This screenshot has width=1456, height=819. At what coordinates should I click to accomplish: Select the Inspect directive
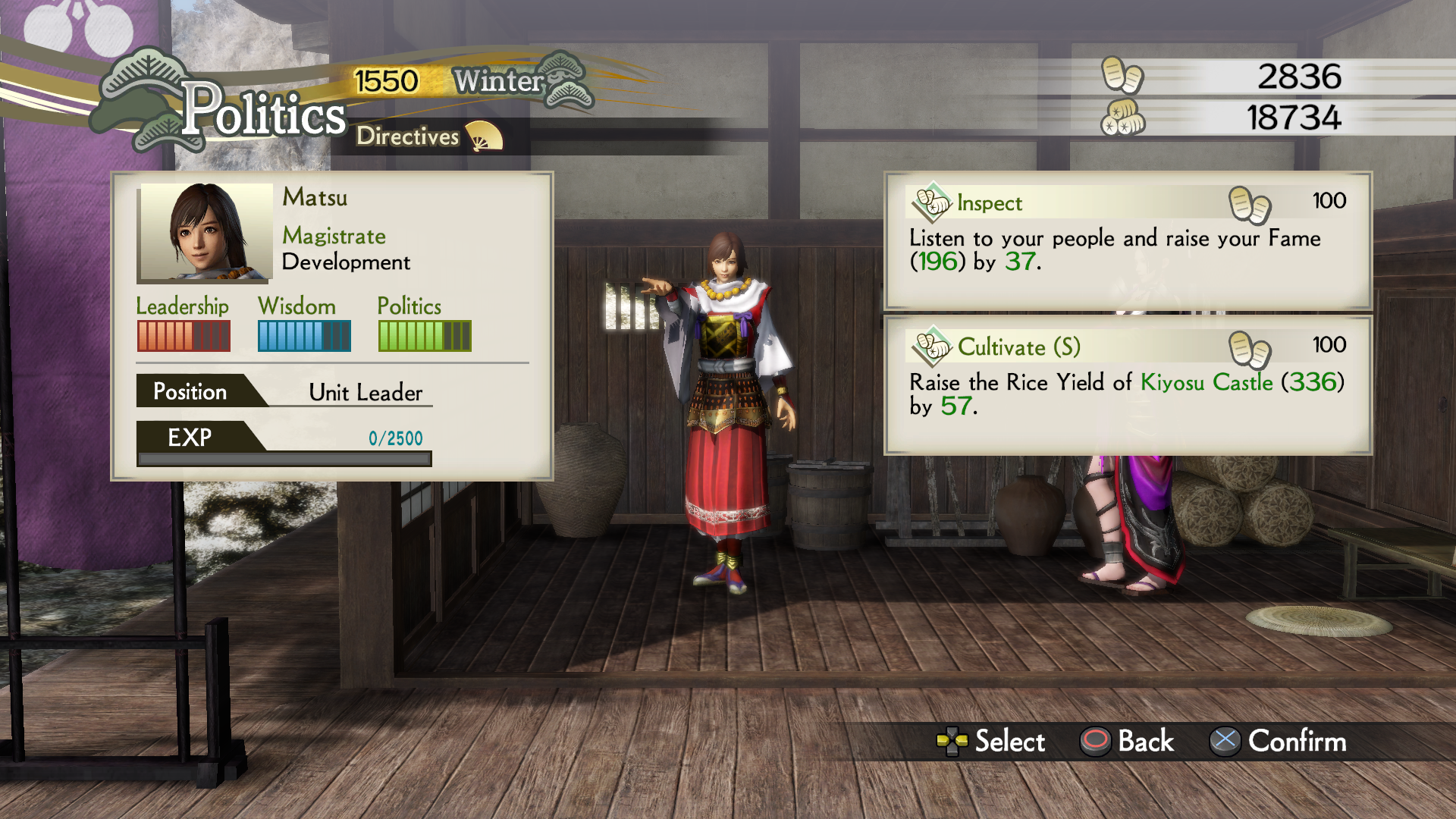(x=1128, y=239)
